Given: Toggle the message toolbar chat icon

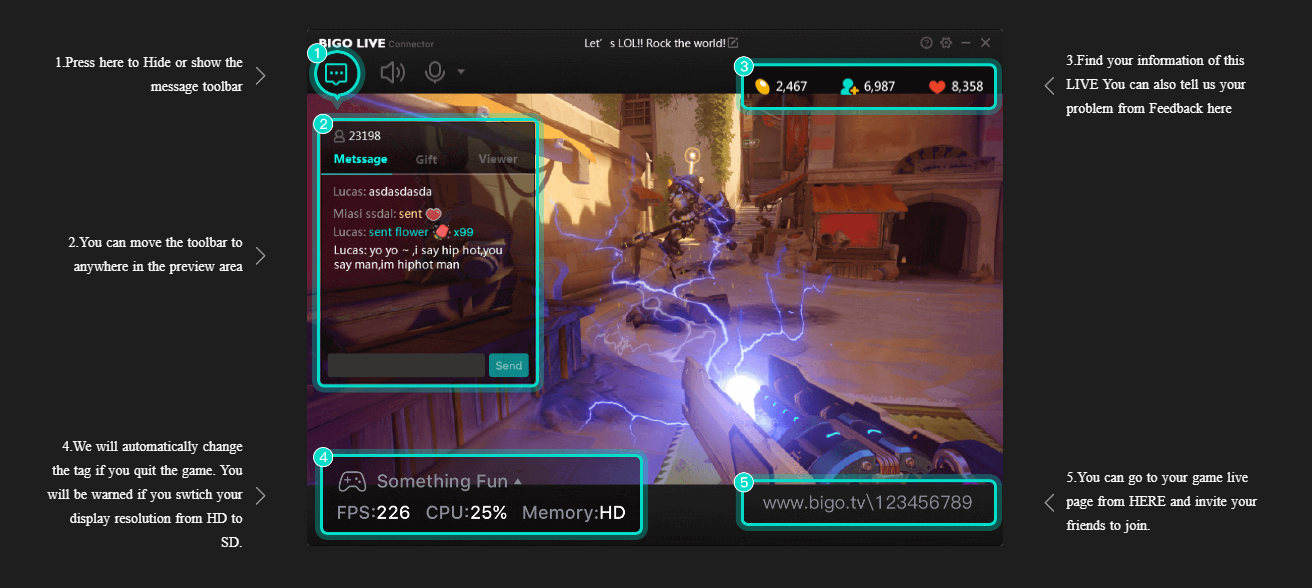Looking at the screenshot, I should 336,73.
